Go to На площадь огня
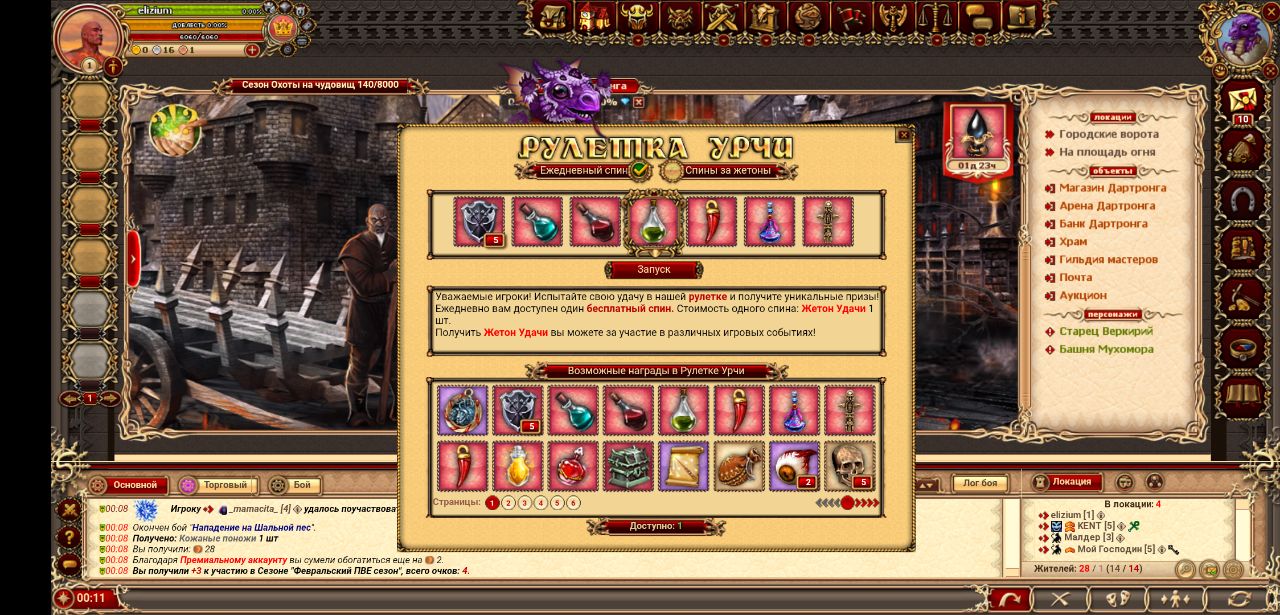Image resolution: width=1280 pixels, height=615 pixels. coord(1107,152)
